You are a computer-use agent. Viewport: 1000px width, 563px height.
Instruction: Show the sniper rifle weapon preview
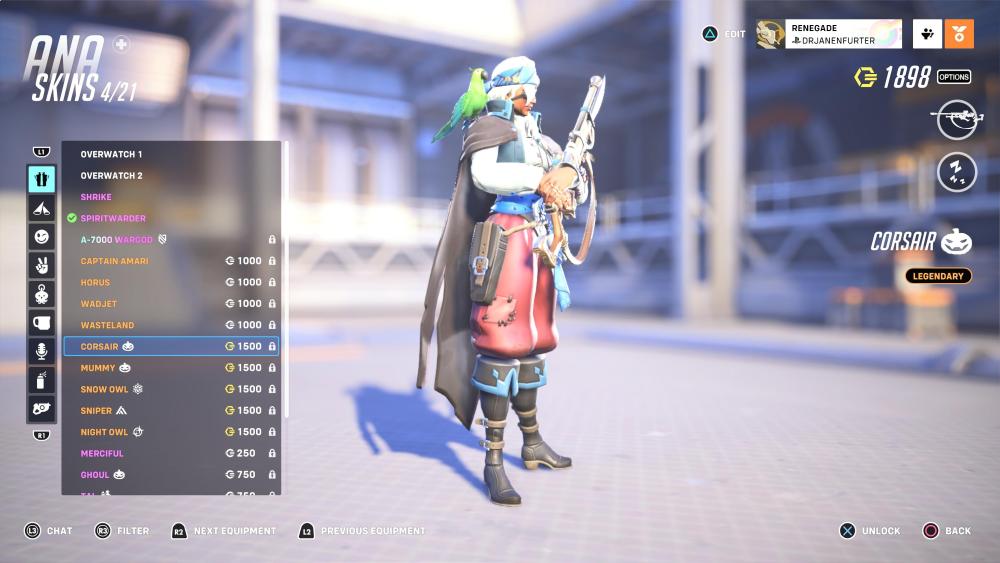coord(956,117)
